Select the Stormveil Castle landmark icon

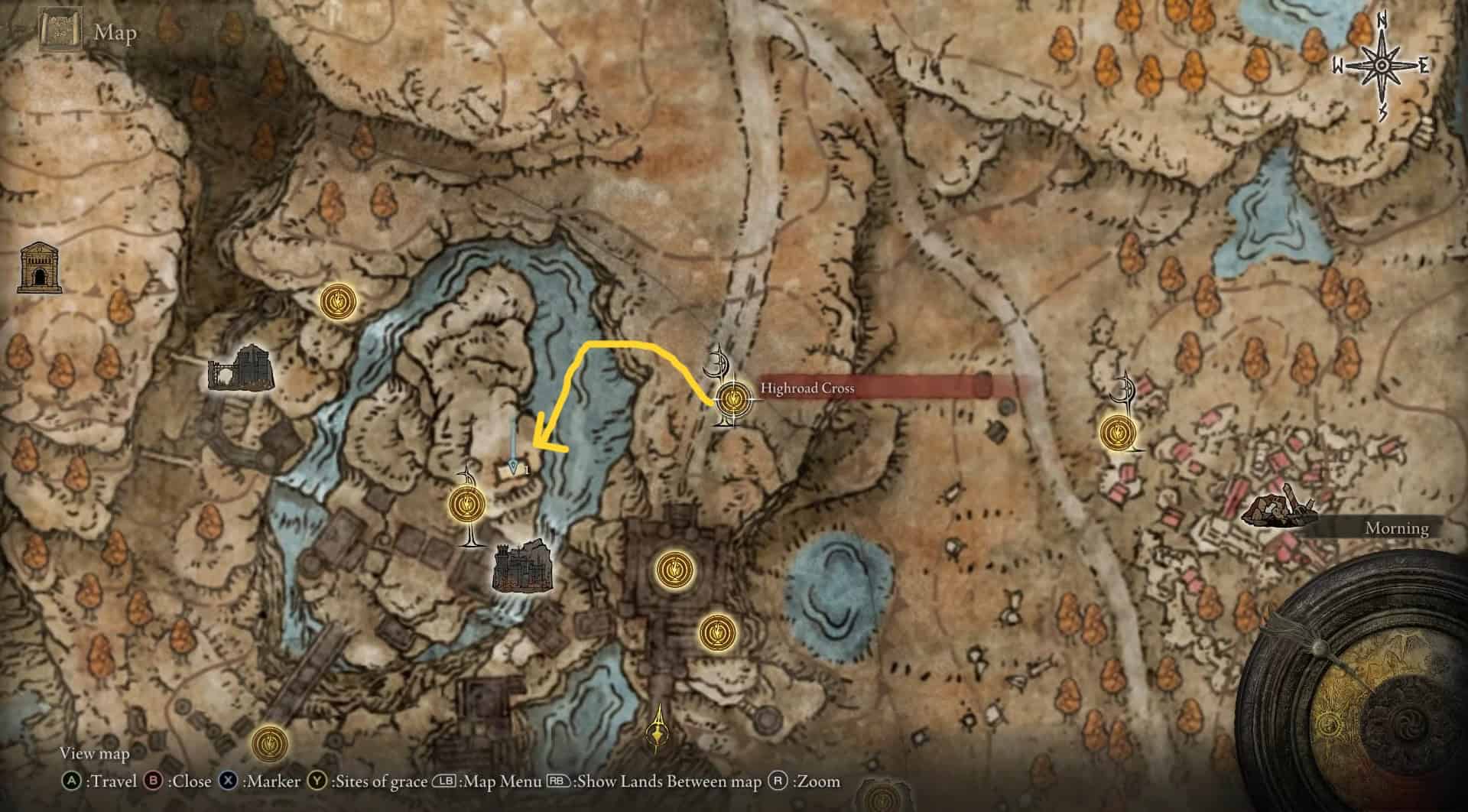(x=522, y=567)
